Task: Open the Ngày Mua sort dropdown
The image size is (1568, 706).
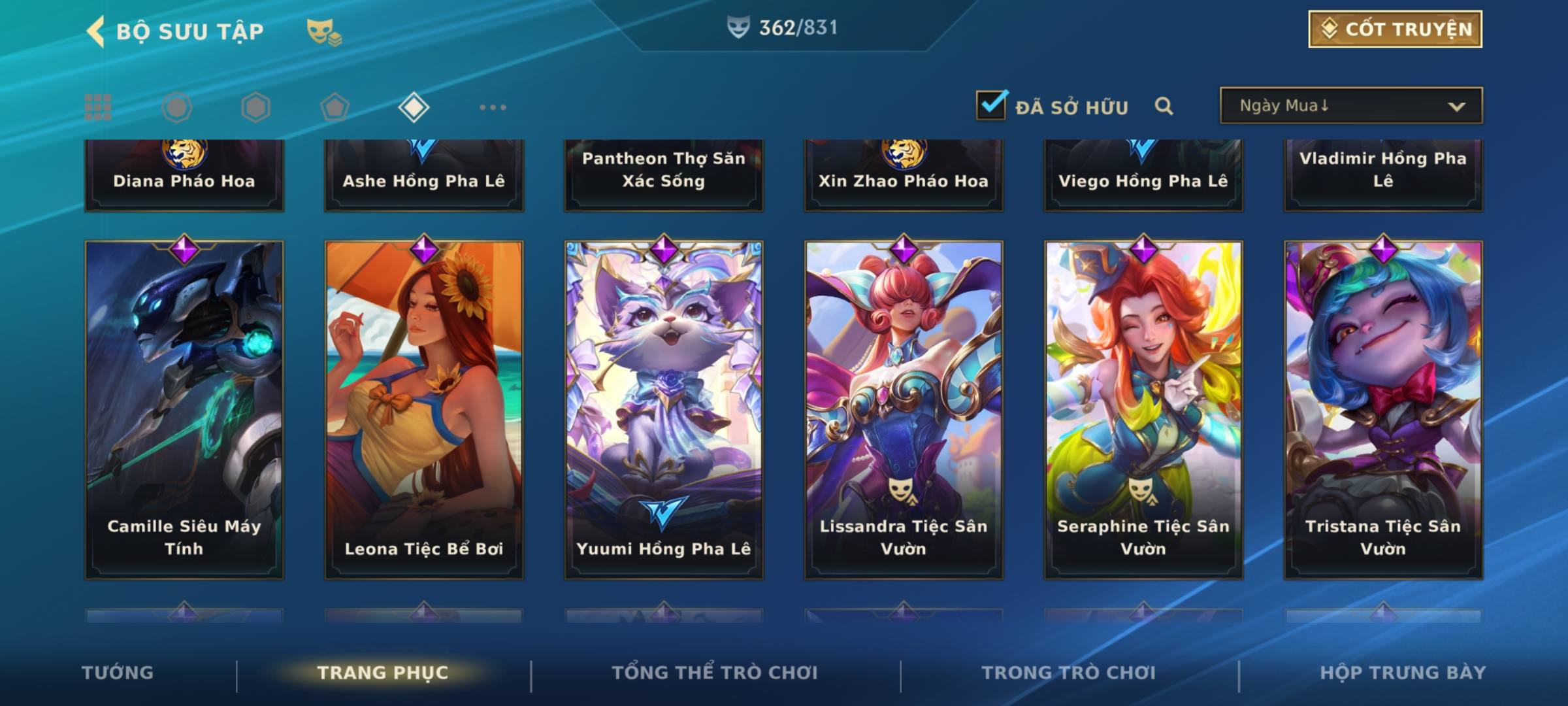Action: (x=1350, y=106)
